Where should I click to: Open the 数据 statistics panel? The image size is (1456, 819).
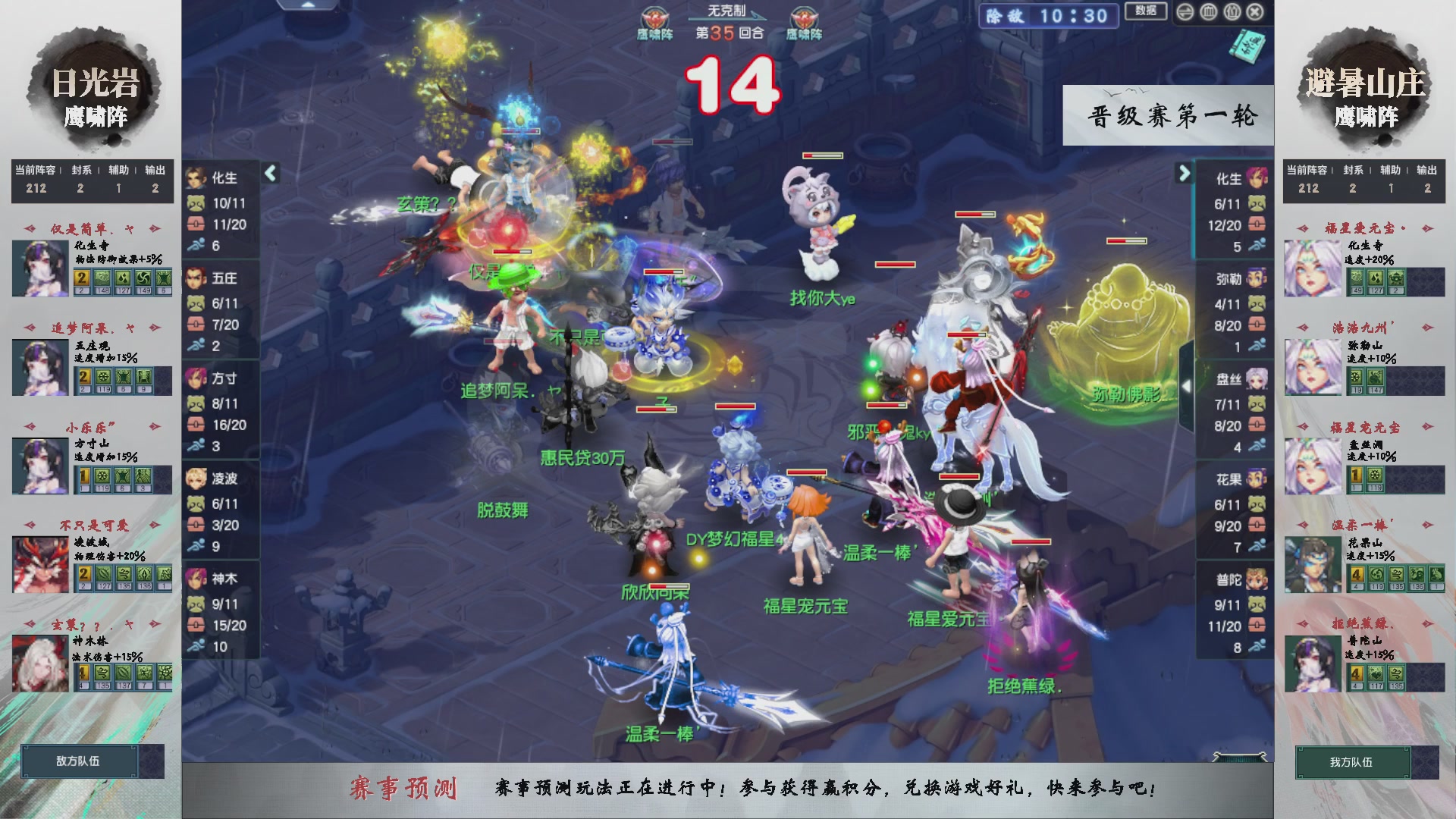[1147, 11]
